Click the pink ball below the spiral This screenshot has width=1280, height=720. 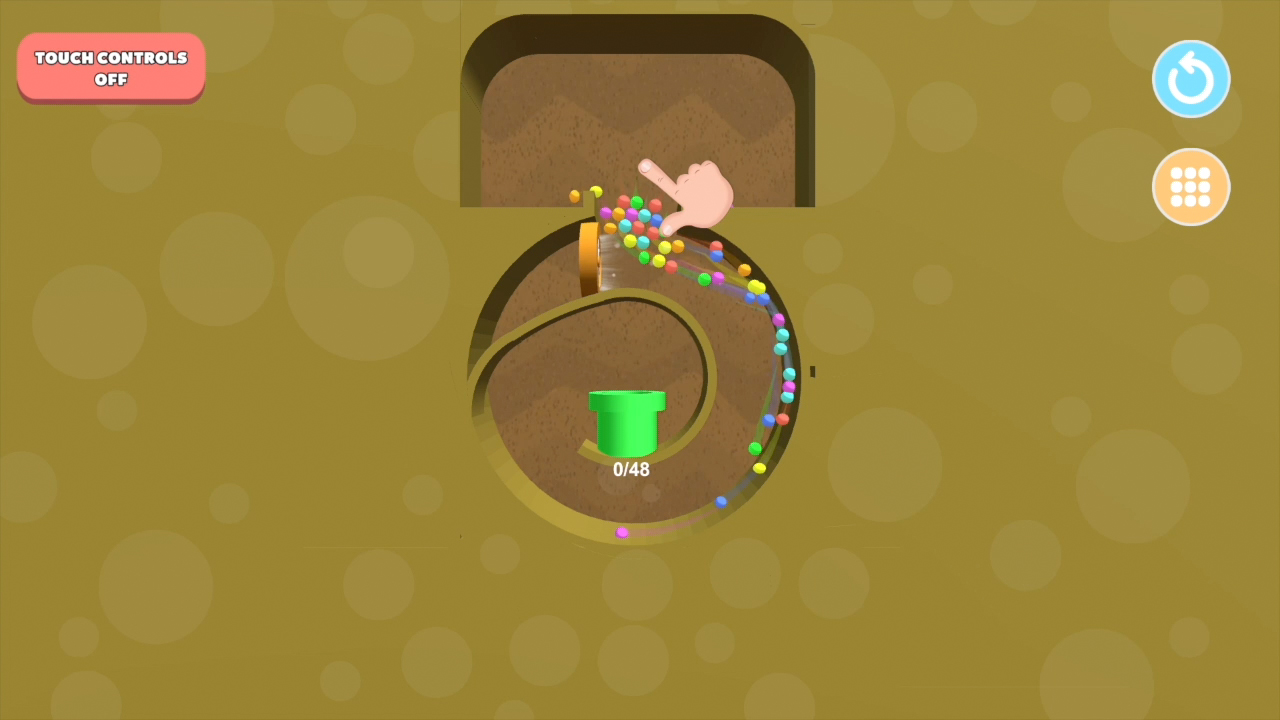coord(622,532)
